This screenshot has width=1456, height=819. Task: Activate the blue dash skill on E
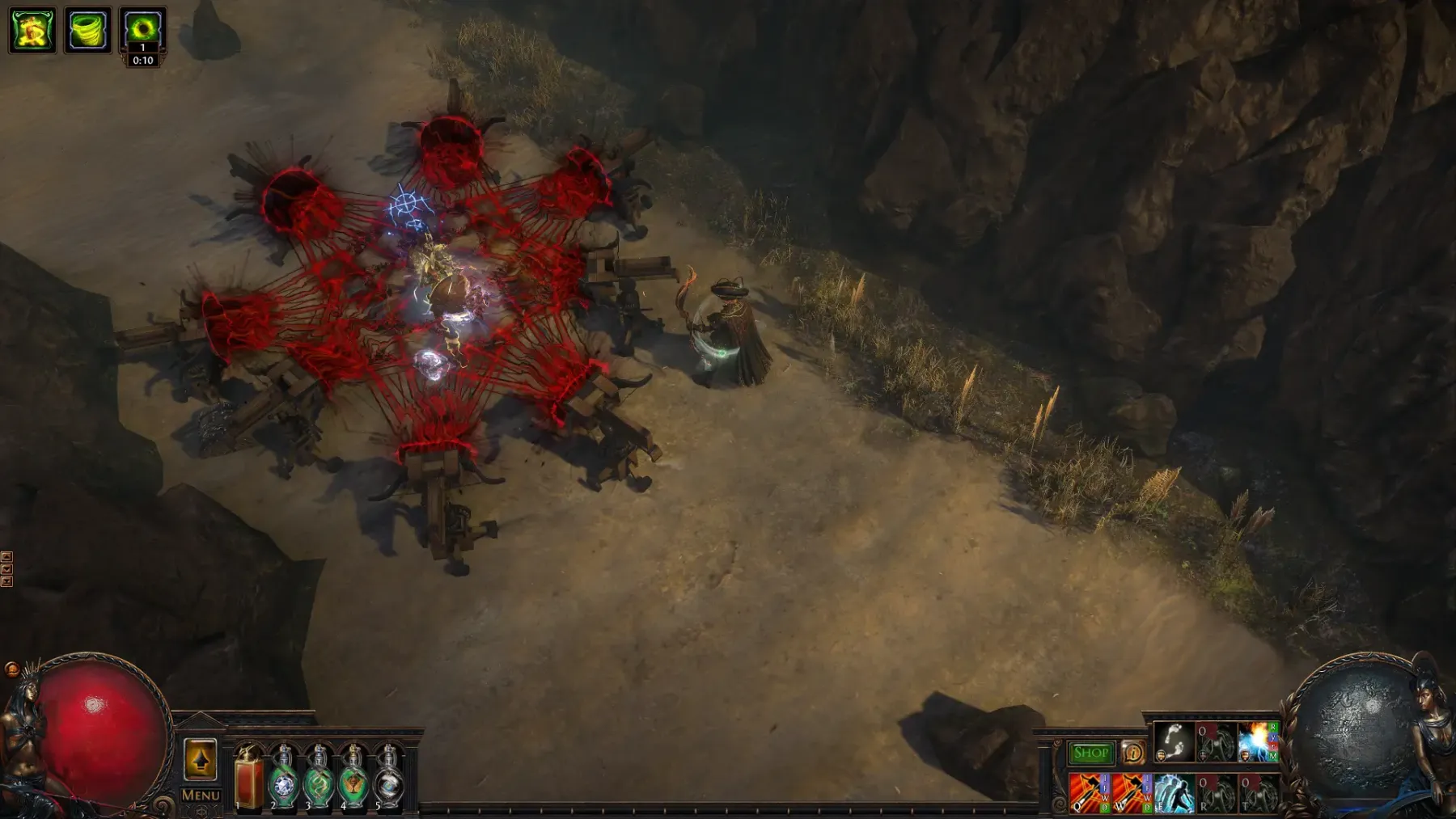[x=1173, y=792]
